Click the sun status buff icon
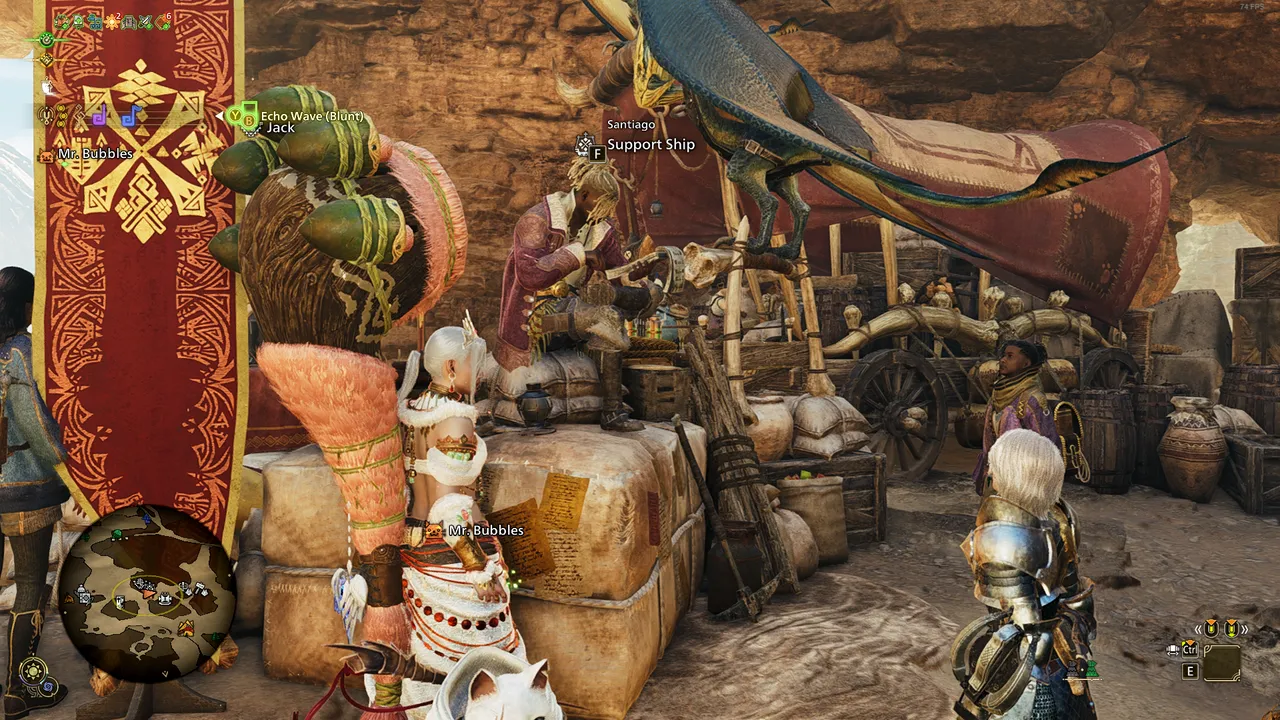This screenshot has height=720, width=1280. [x=112, y=21]
